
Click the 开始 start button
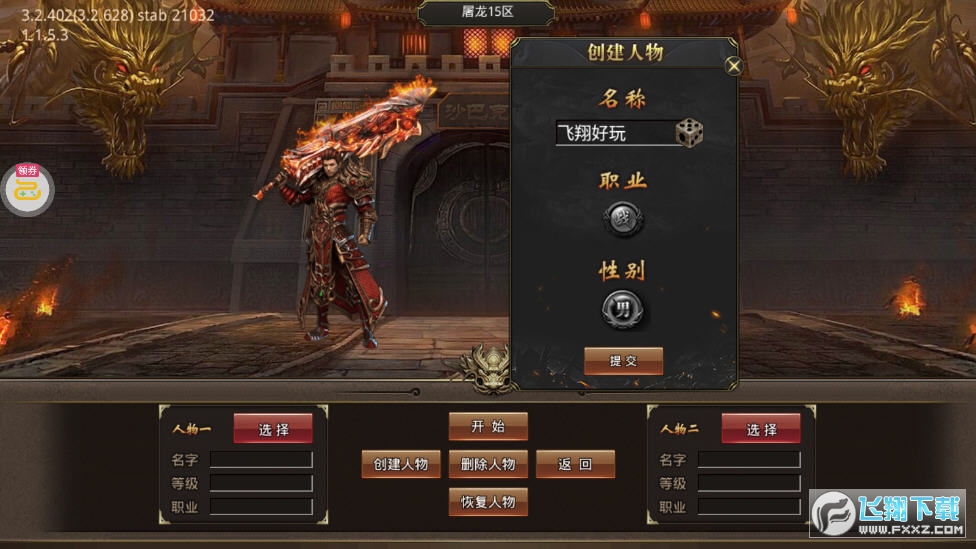(x=488, y=426)
